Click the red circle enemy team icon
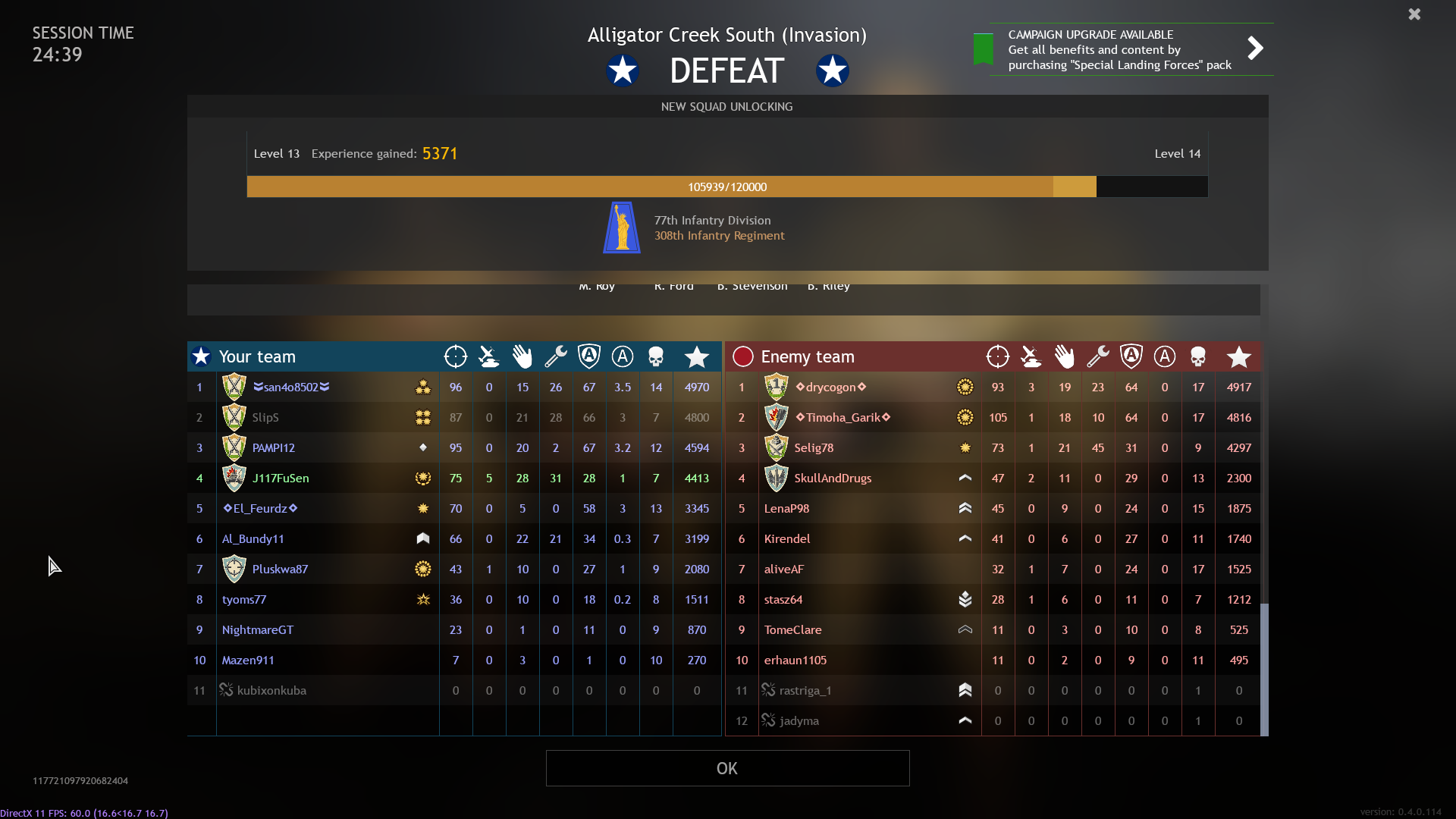Viewport: 1456px width, 819px height. pyautogui.click(x=742, y=356)
